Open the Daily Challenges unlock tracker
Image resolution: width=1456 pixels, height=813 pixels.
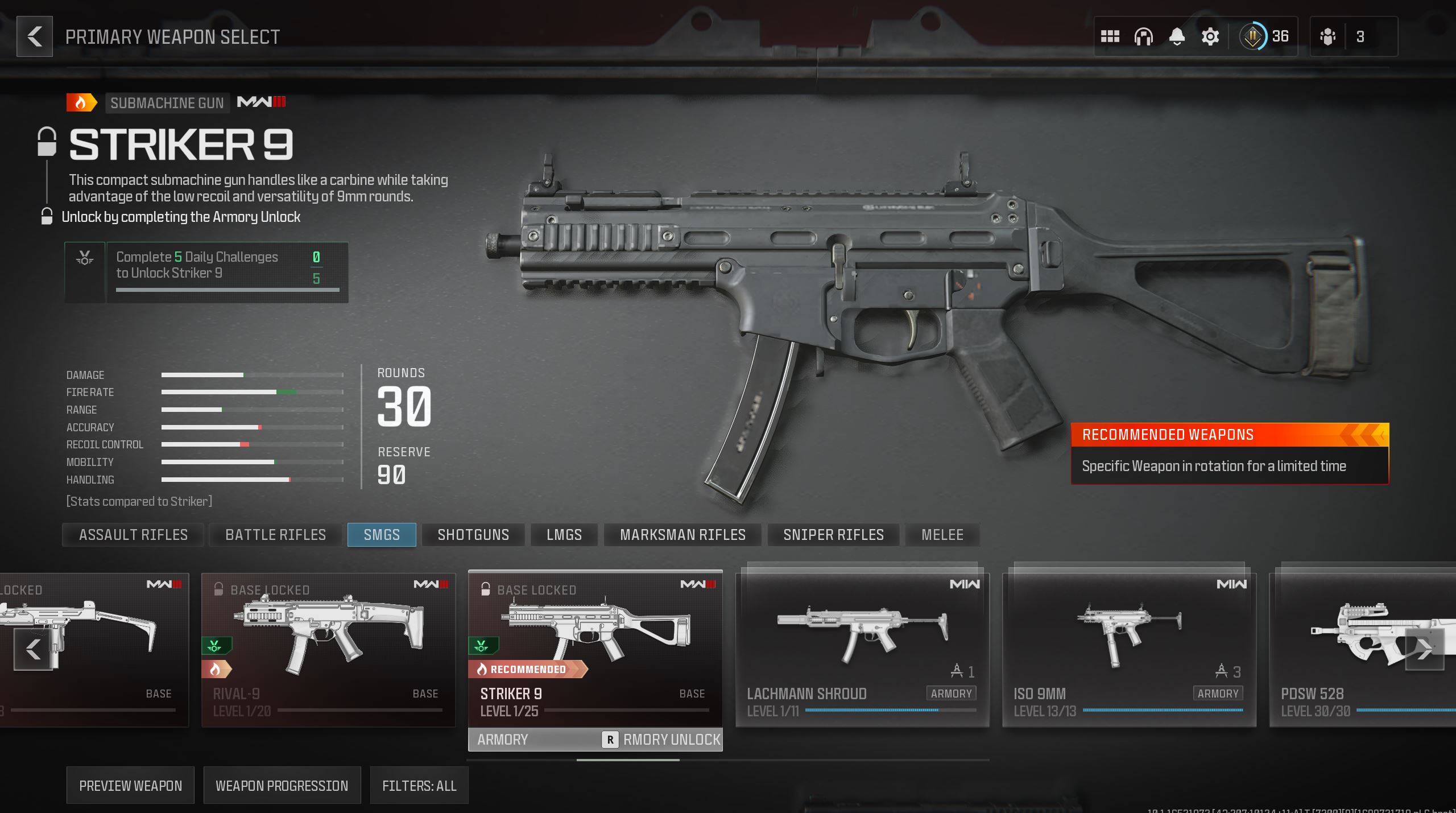[206, 272]
